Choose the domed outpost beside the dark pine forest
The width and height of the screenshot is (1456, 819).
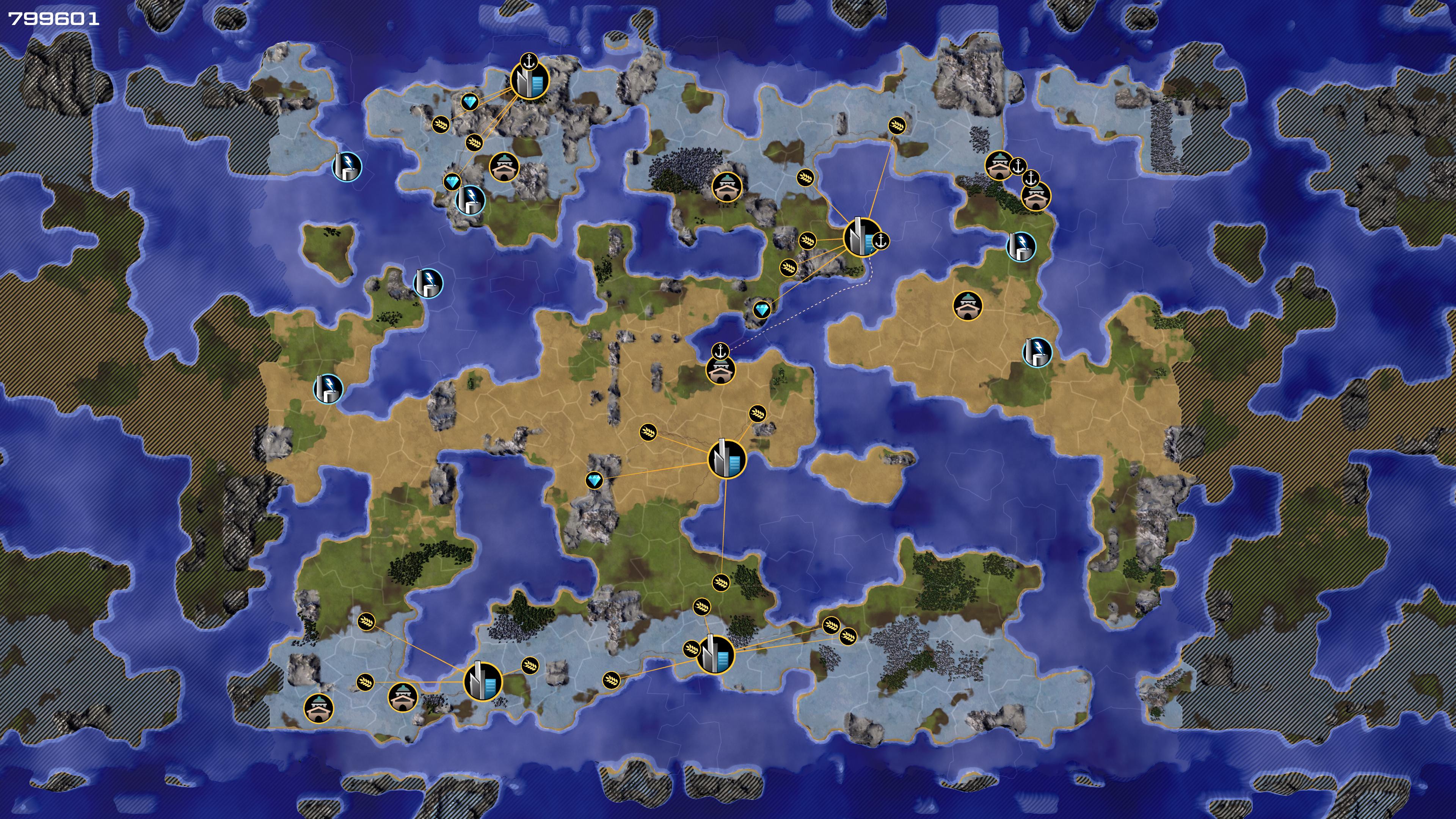pyautogui.click(x=727, y=187)
